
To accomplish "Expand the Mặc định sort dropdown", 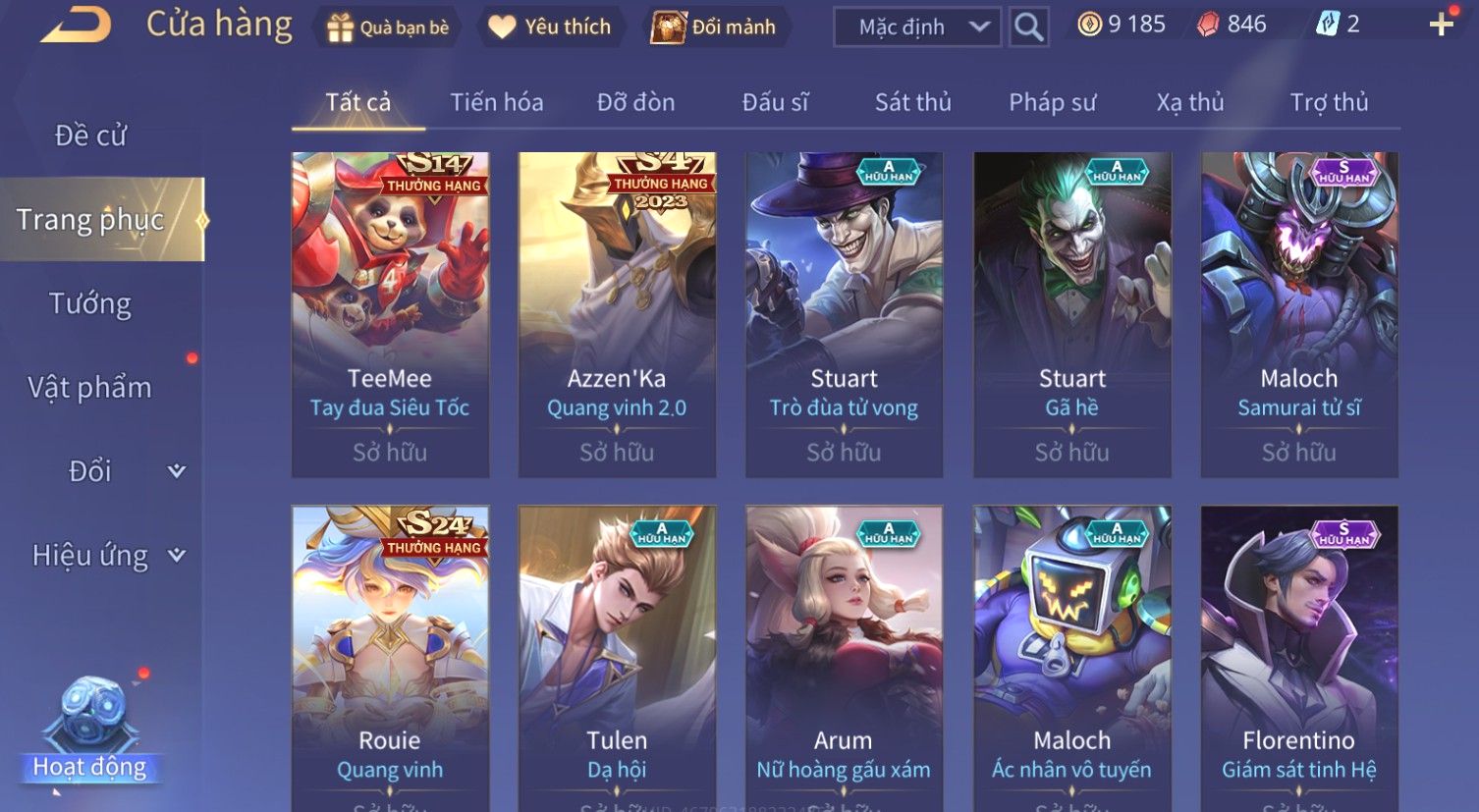I will coord(916,27).
